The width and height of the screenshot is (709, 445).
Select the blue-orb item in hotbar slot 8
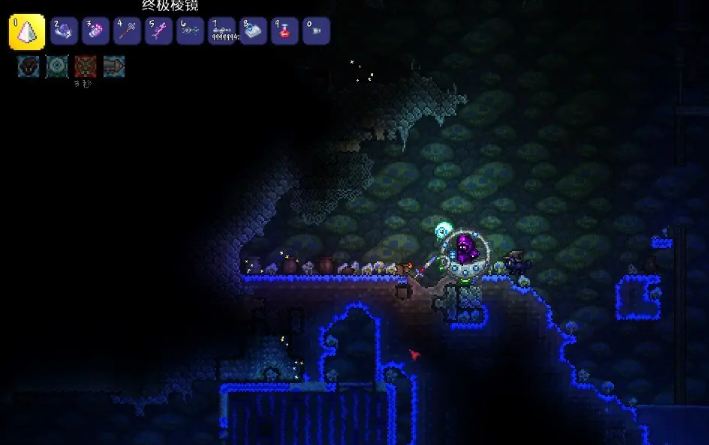pyautogui.click(x=254, y=31)
